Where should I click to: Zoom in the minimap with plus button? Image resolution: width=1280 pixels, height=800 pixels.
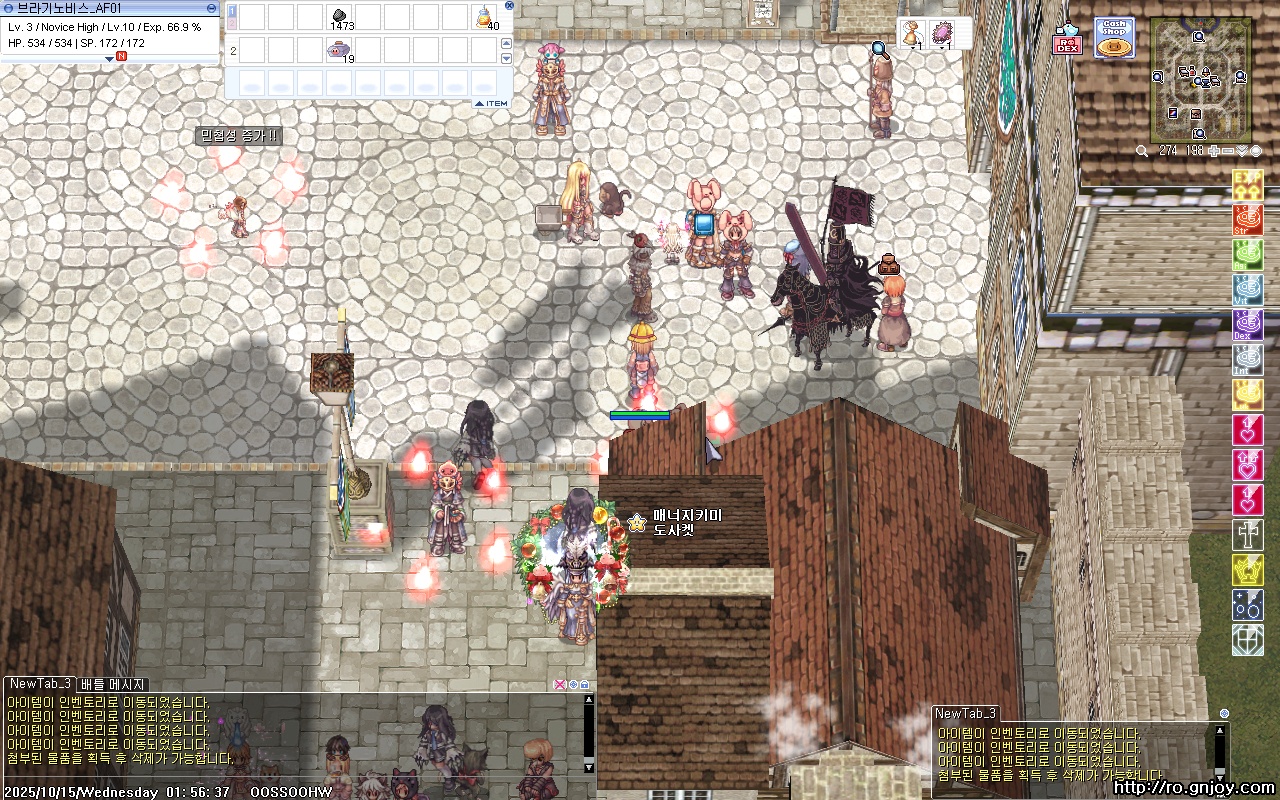(1214, 151)
